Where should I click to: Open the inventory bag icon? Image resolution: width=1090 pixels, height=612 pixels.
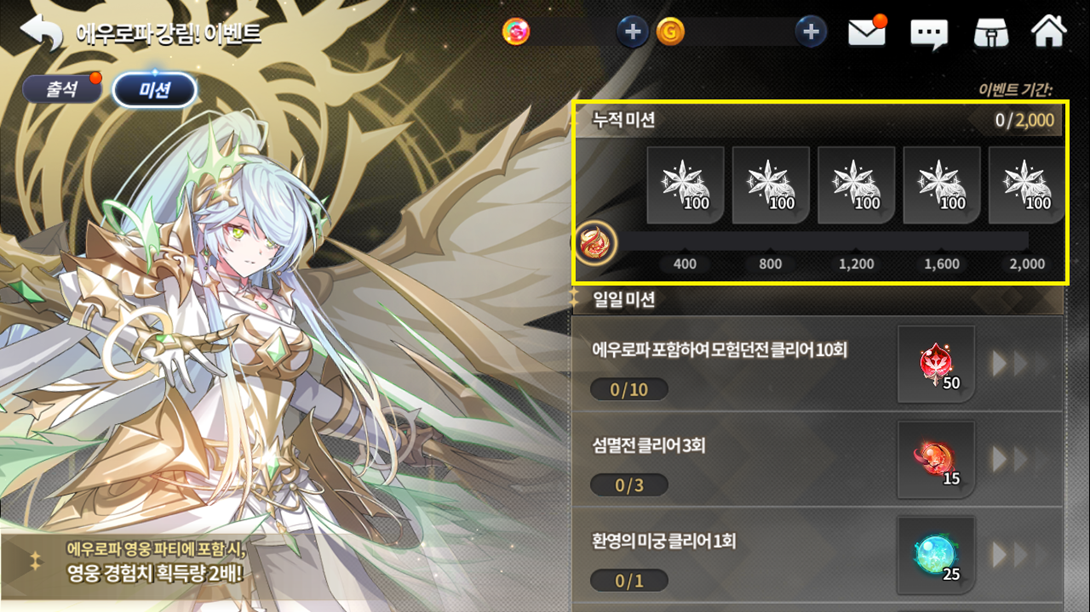(x=991, y=33)
